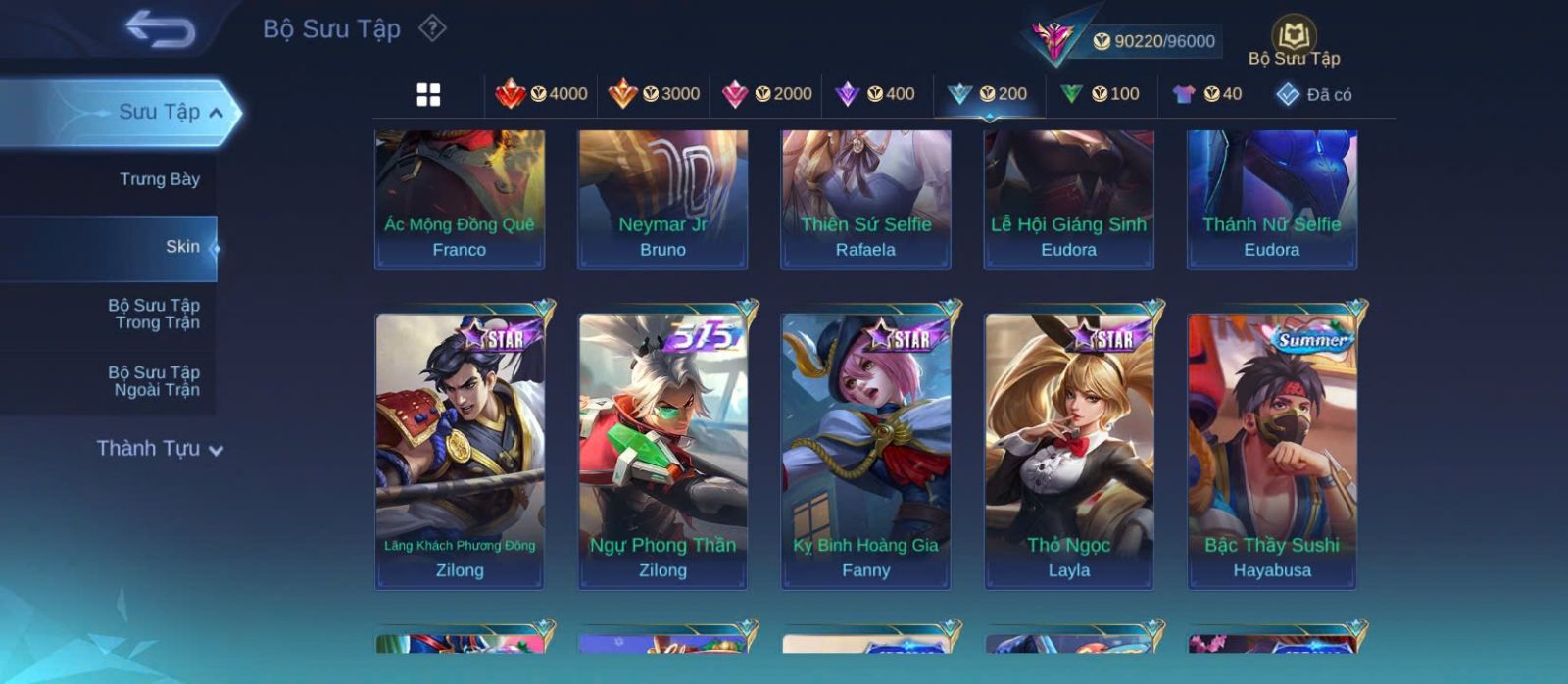Toggle the Đã có owned filter
This screenshot has height=684, width=1568.
coord(1314,94)
